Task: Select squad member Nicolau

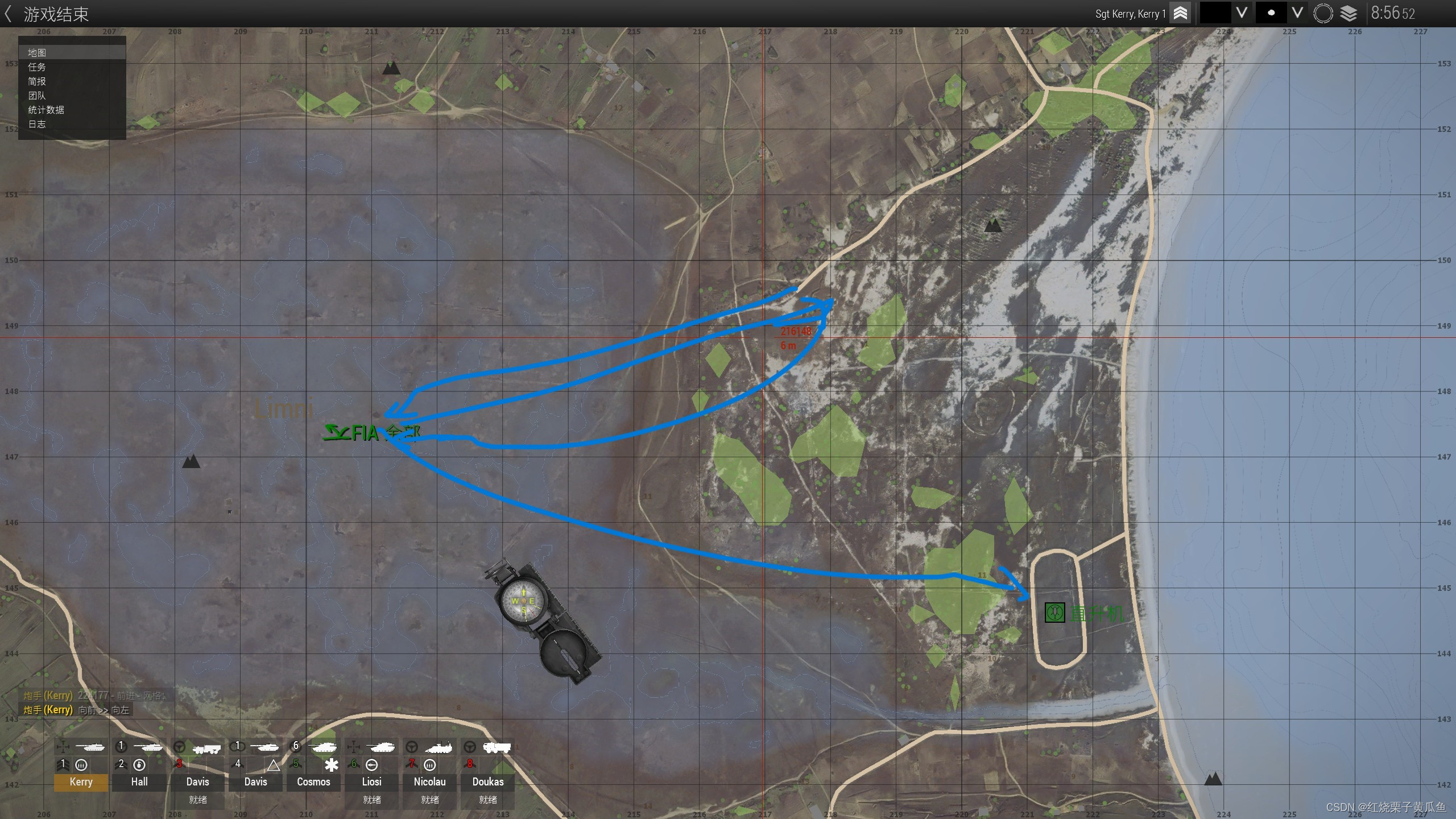Action: pos(429,781)
